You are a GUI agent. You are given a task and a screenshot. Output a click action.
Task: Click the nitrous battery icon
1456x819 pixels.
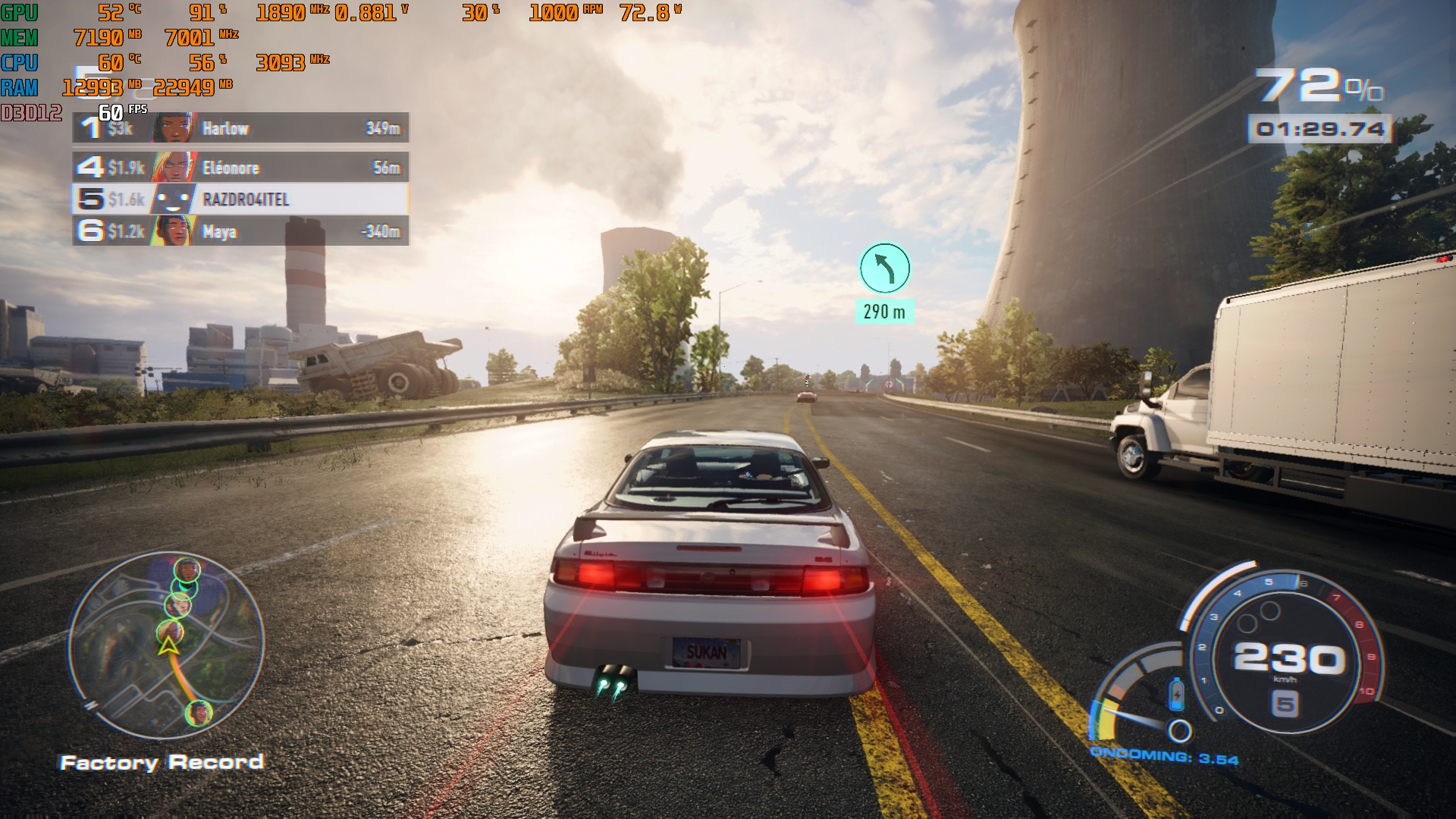click(1176, 694)
